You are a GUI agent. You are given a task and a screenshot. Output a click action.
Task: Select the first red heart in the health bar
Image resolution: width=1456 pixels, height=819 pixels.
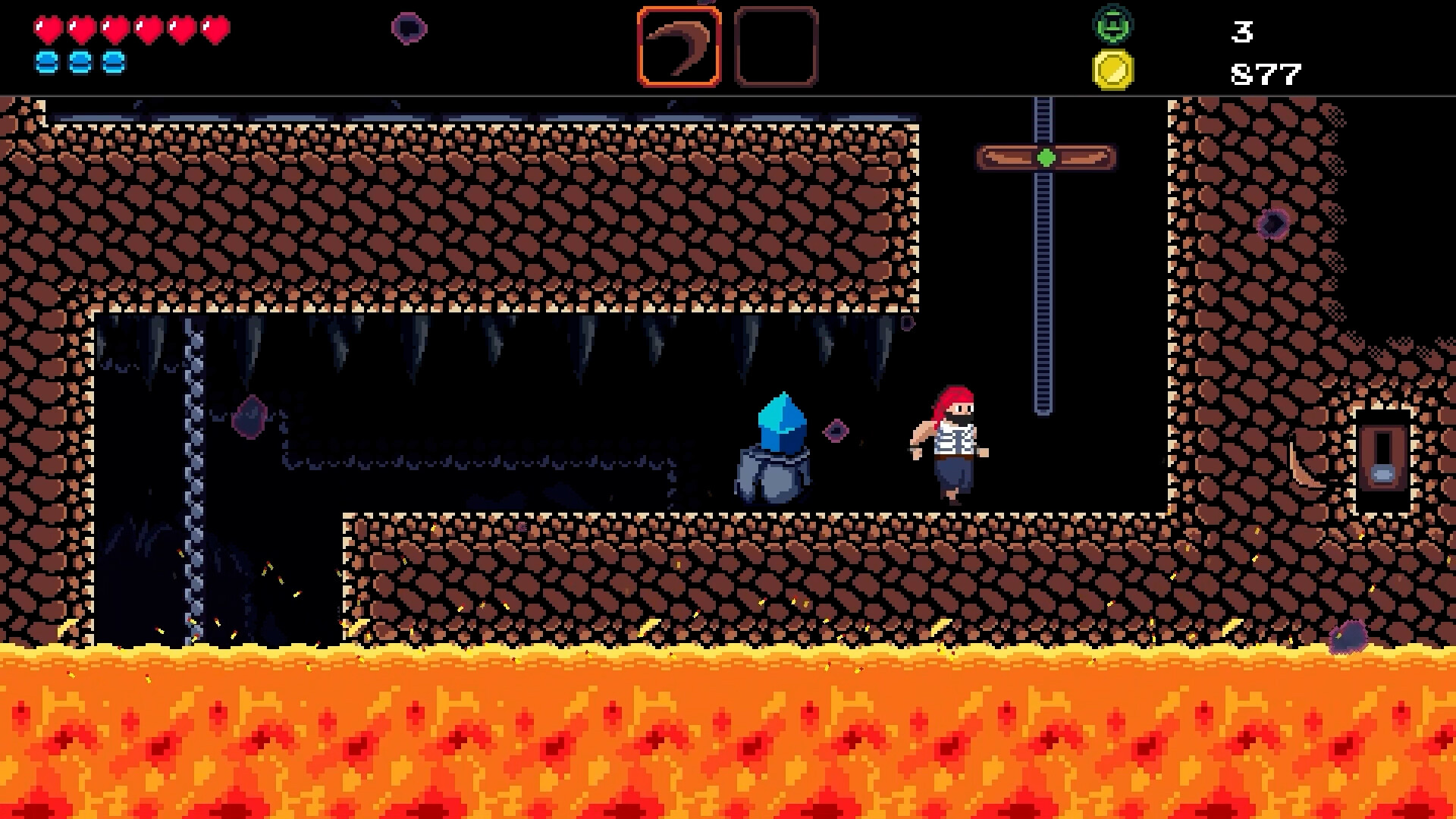(47, 30)
